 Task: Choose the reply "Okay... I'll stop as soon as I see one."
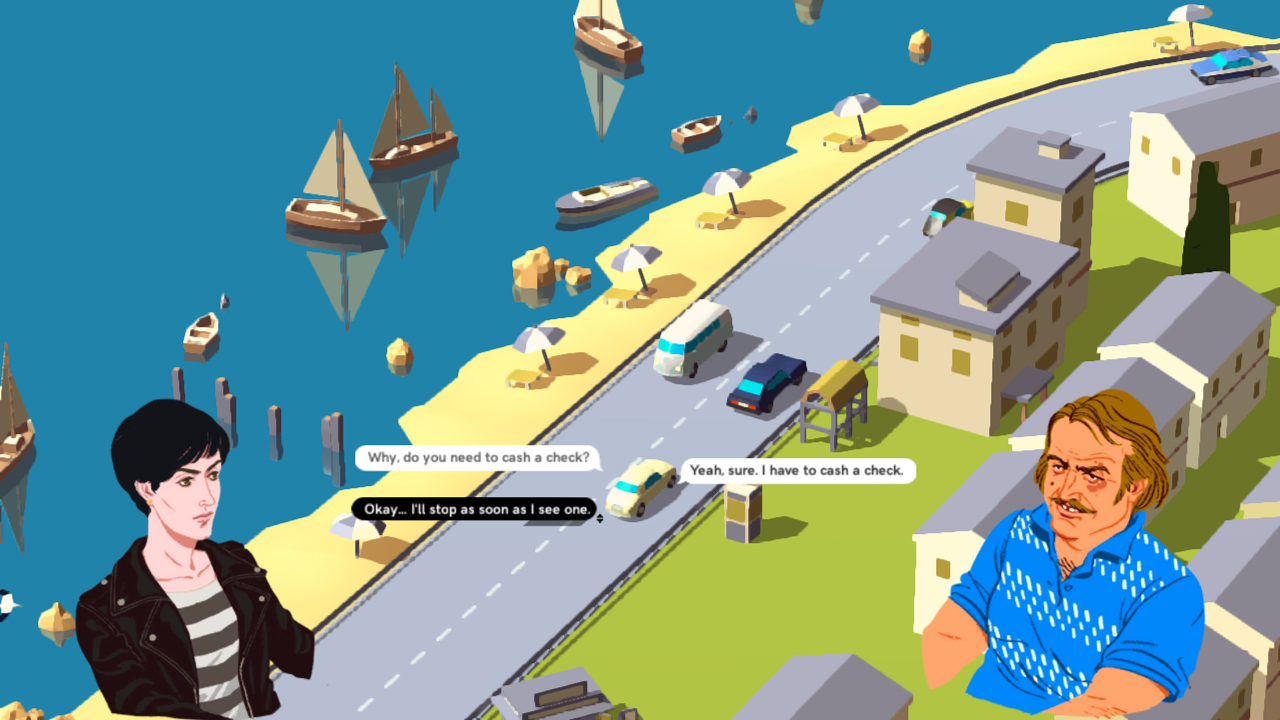pos(473,510)
